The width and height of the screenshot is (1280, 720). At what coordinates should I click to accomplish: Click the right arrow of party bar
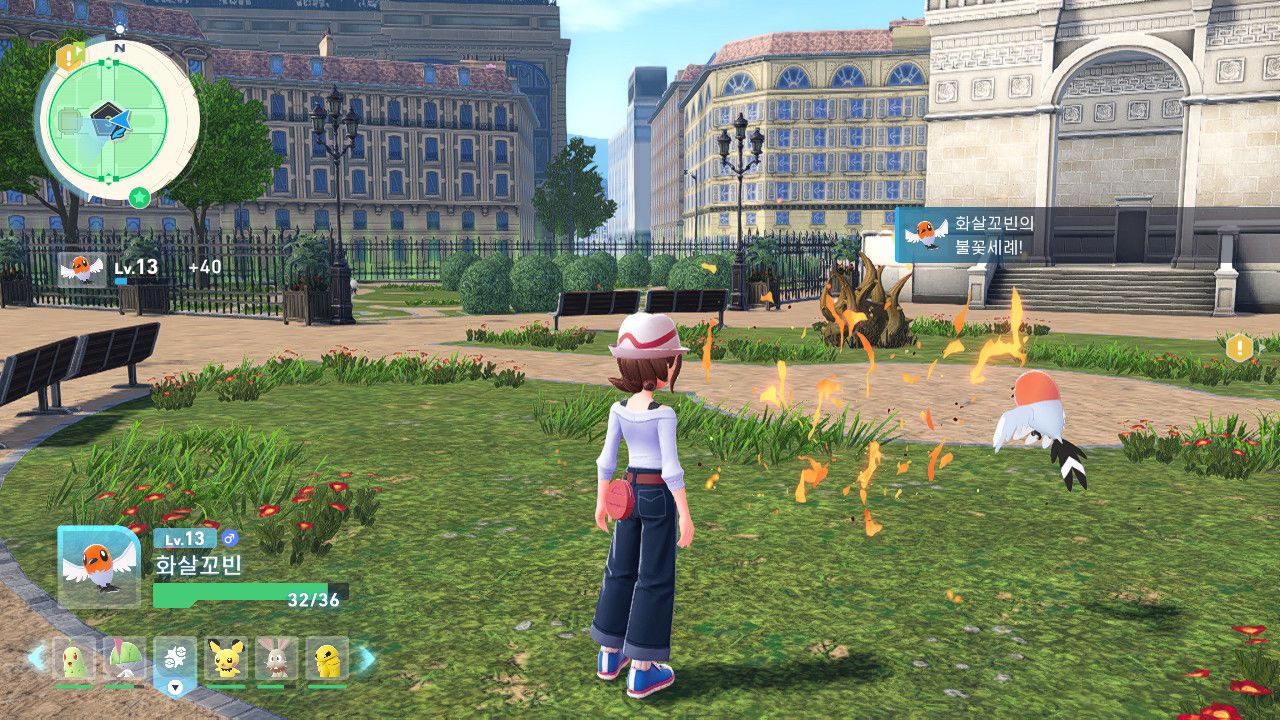[x=367, y=658]
